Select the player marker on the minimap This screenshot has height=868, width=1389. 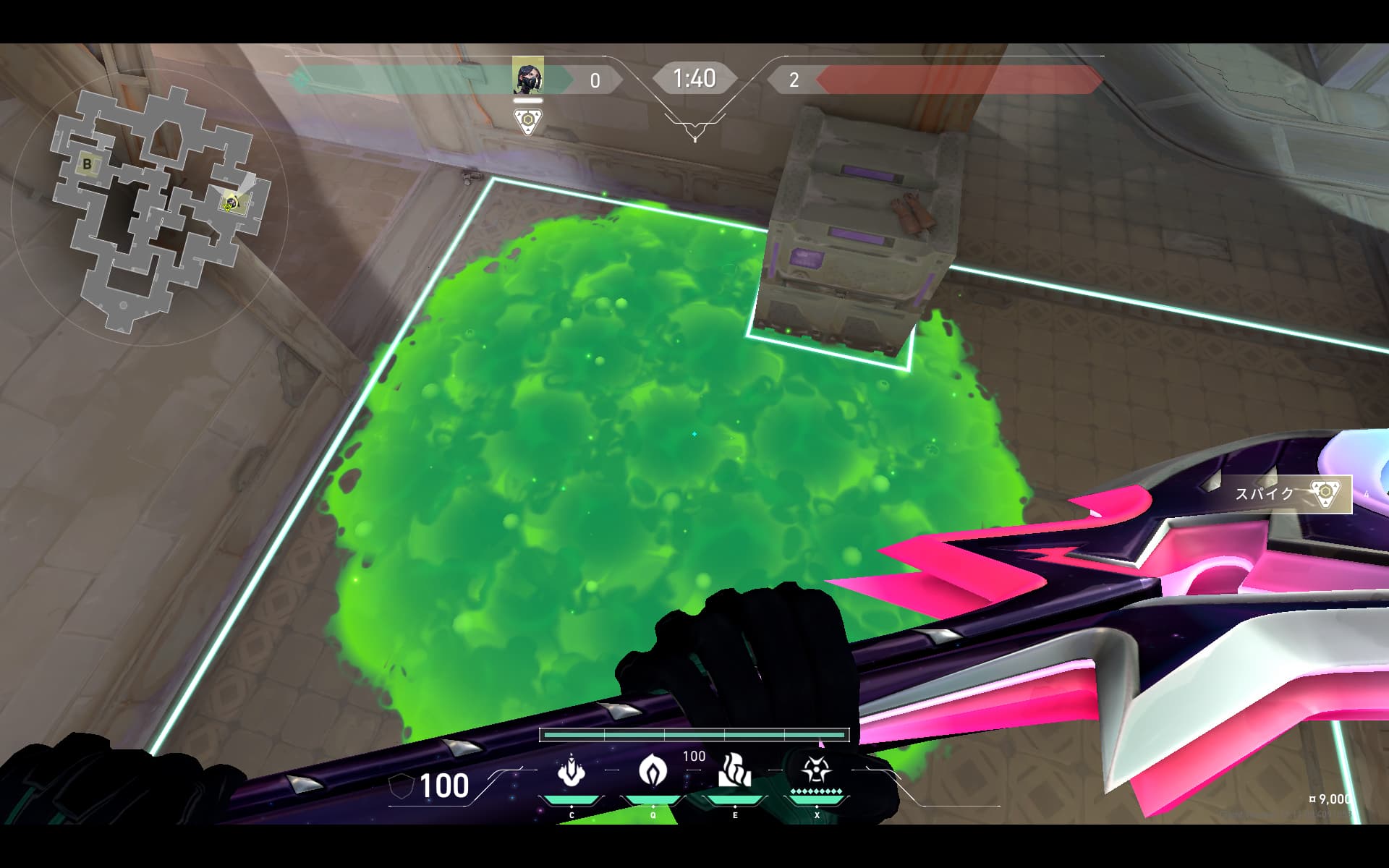coord(230,203)
